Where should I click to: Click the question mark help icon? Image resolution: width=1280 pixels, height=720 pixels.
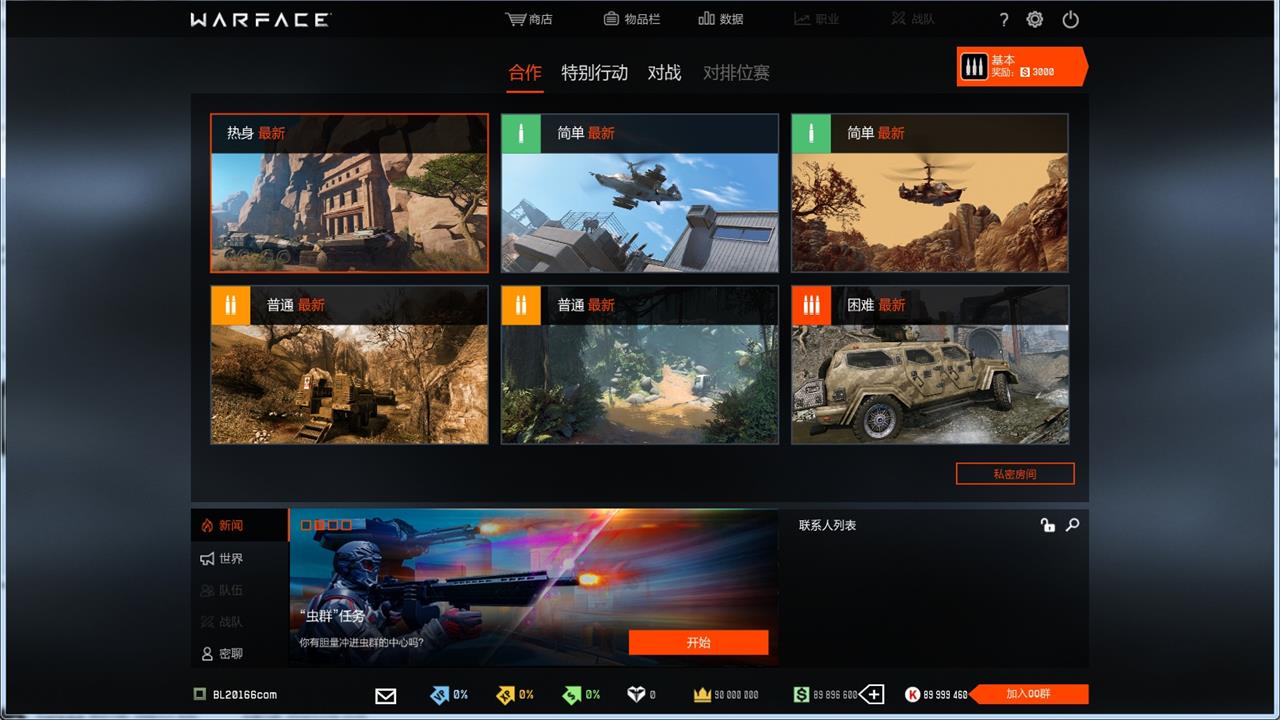point(1004,20)
